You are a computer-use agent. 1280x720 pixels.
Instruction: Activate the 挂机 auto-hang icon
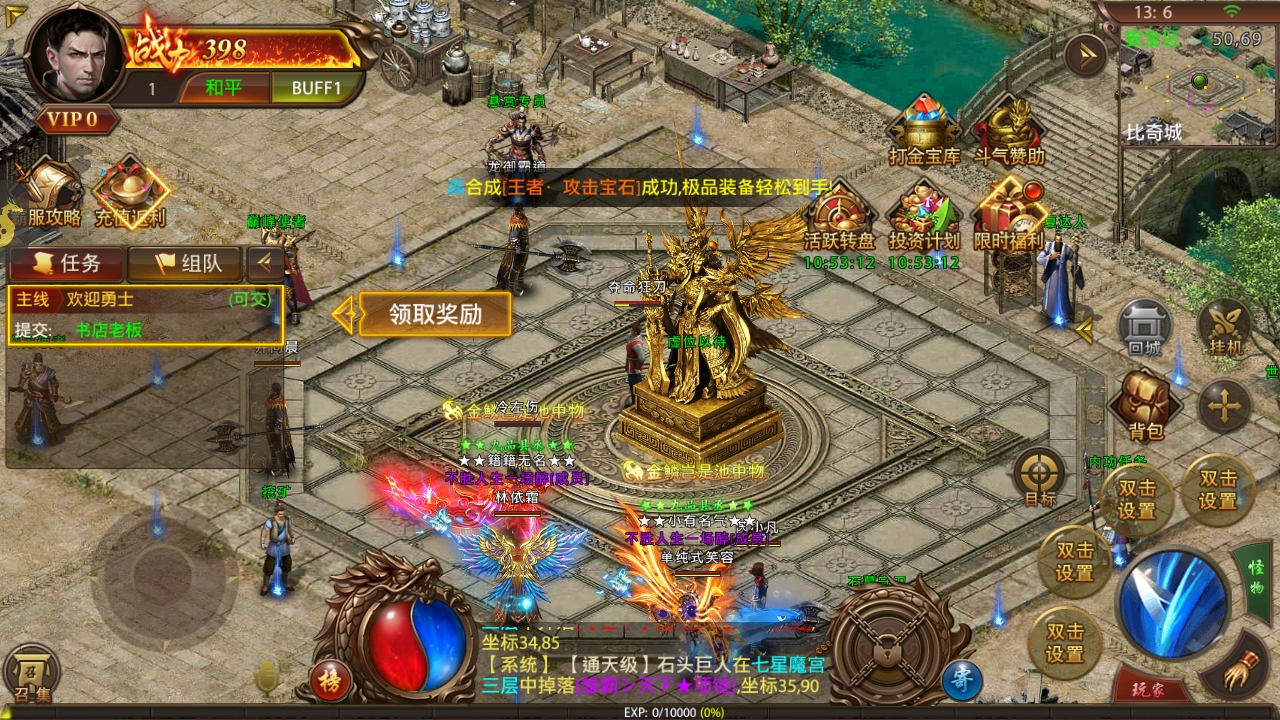coord(1224,330)
